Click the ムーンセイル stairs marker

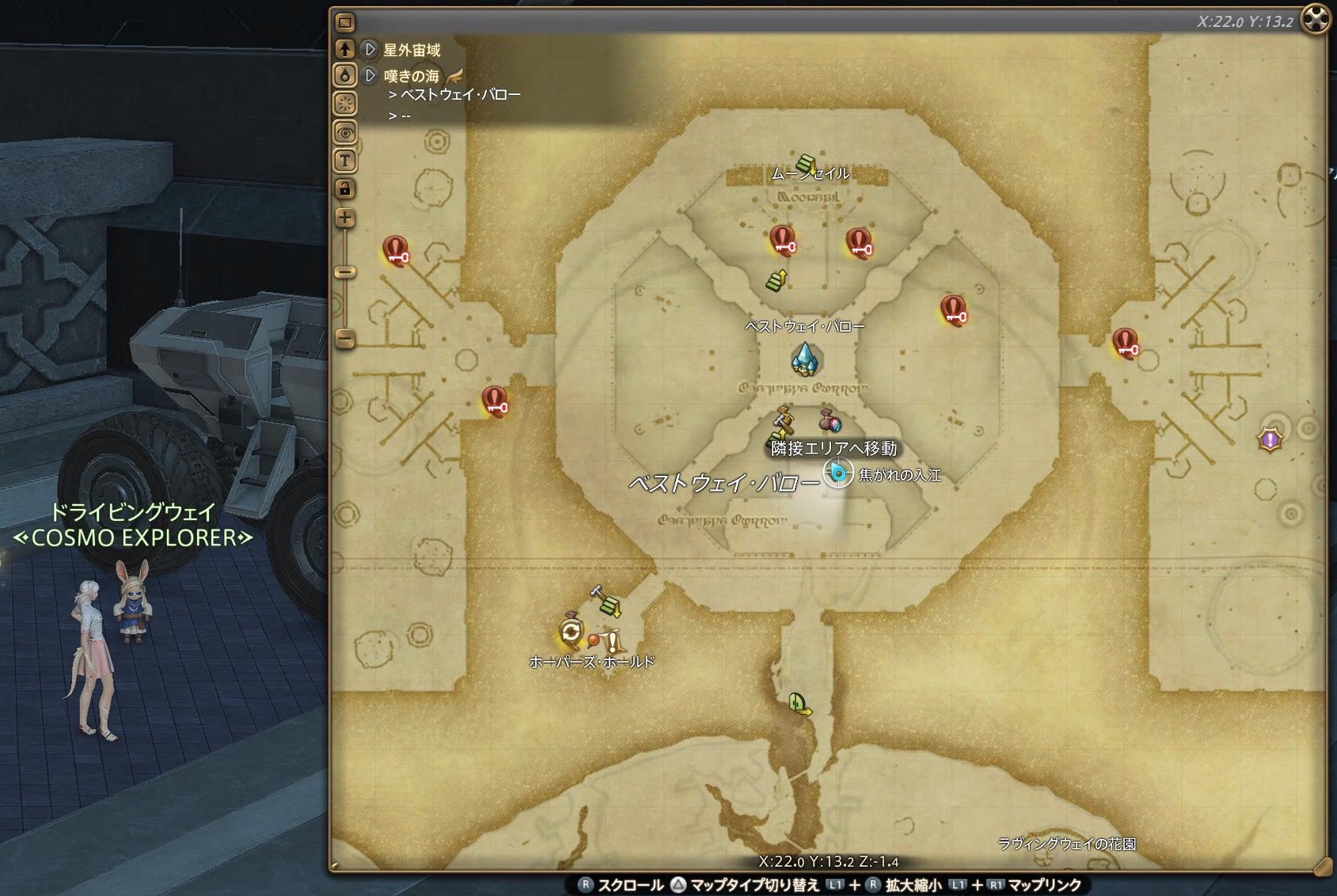pos(807,164)
